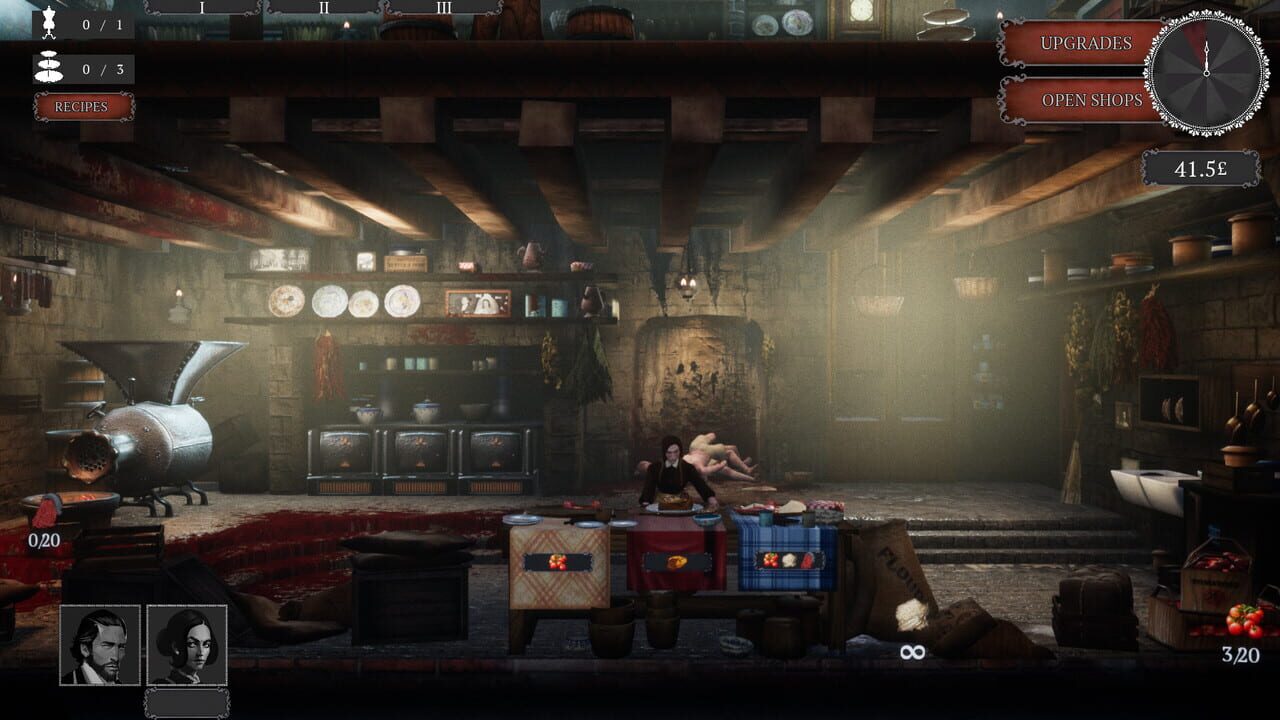Click the infinity flour supply indicator
The height and width of the screenshot is (720, 1280).
[911, 653]
